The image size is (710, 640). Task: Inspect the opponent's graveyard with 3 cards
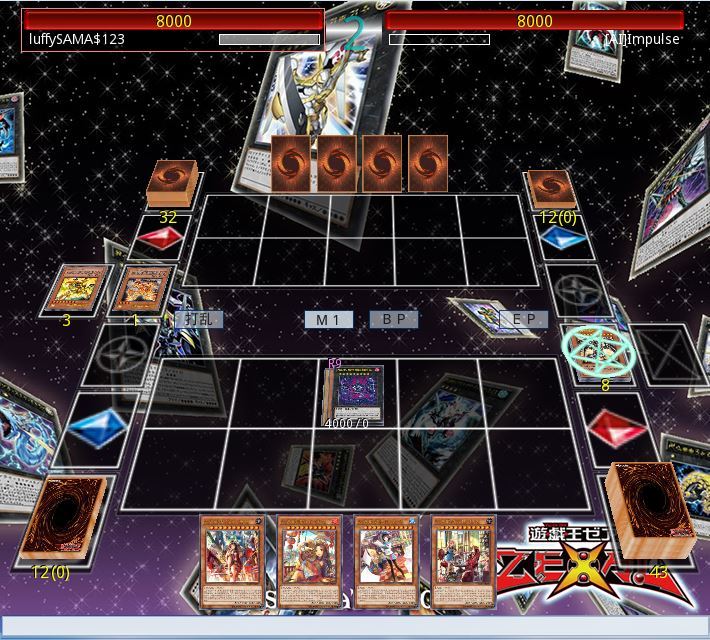(x=77, y=288)
